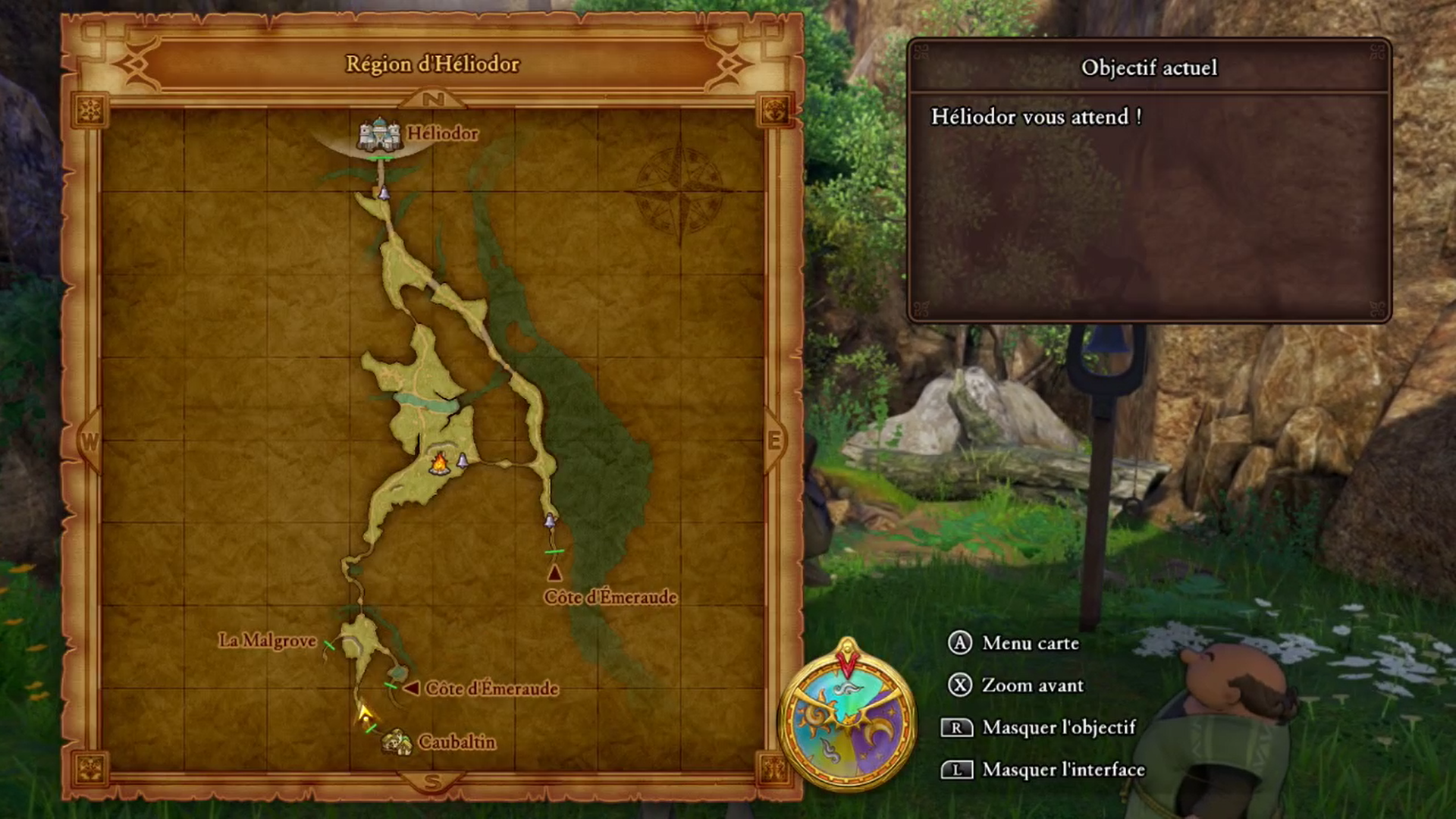Image resolution: width=1456 pixels, height=819 pixels.
Task: Select the bell marker below Héliodor
Action: (x=384, y=193)
